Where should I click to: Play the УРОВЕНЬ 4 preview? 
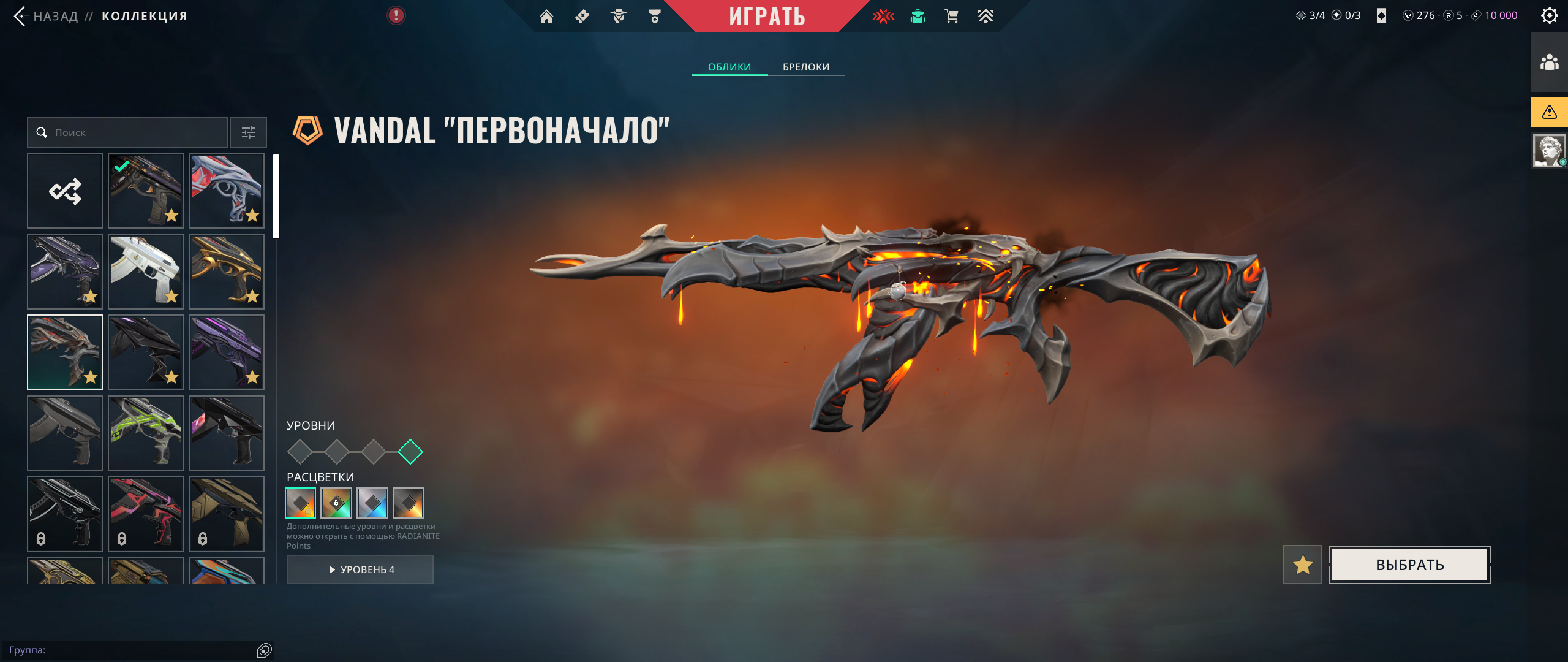coord(360,569)
